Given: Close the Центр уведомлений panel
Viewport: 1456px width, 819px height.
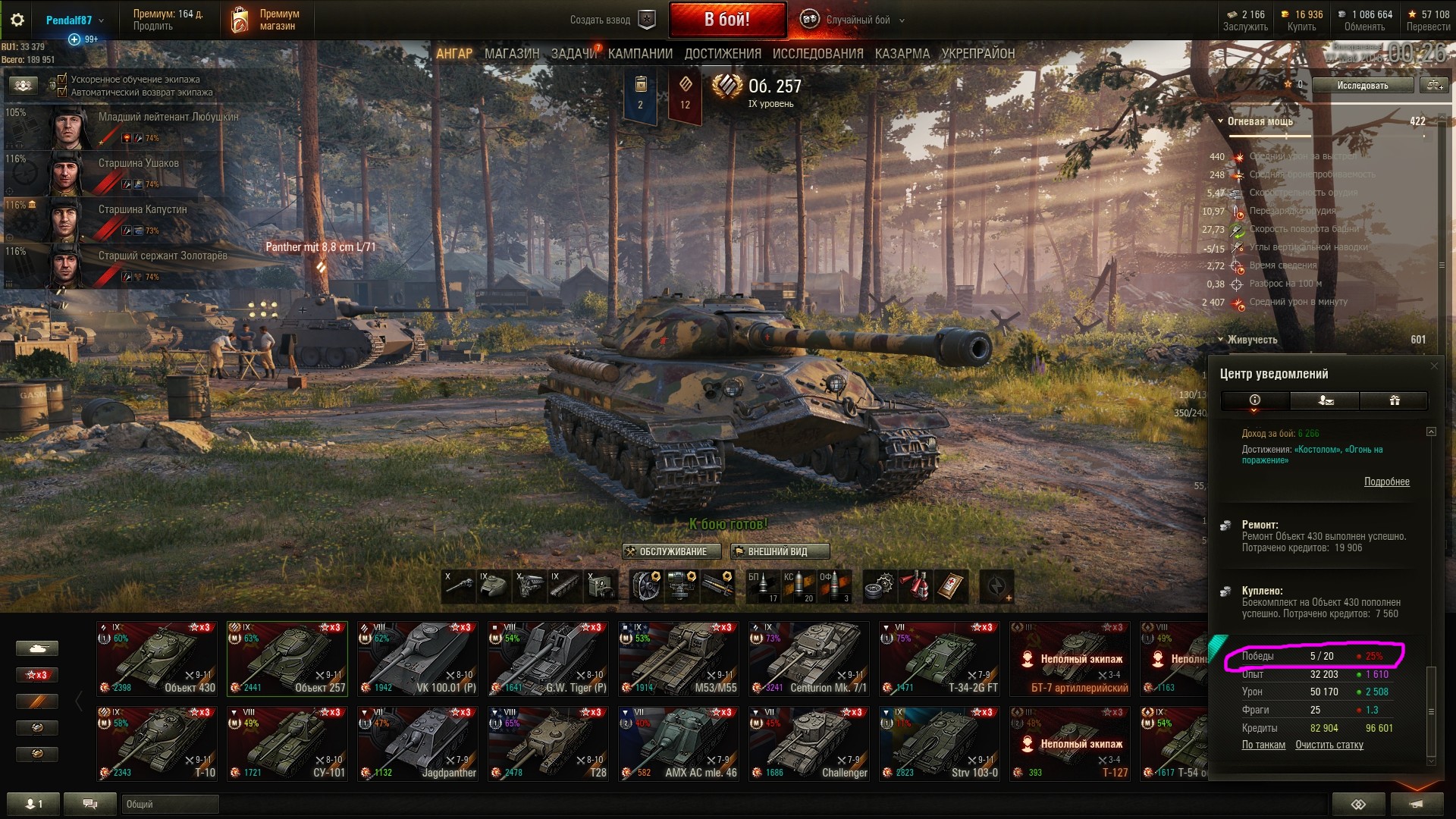Looking at the screenshot, I should coord(1433,366).
